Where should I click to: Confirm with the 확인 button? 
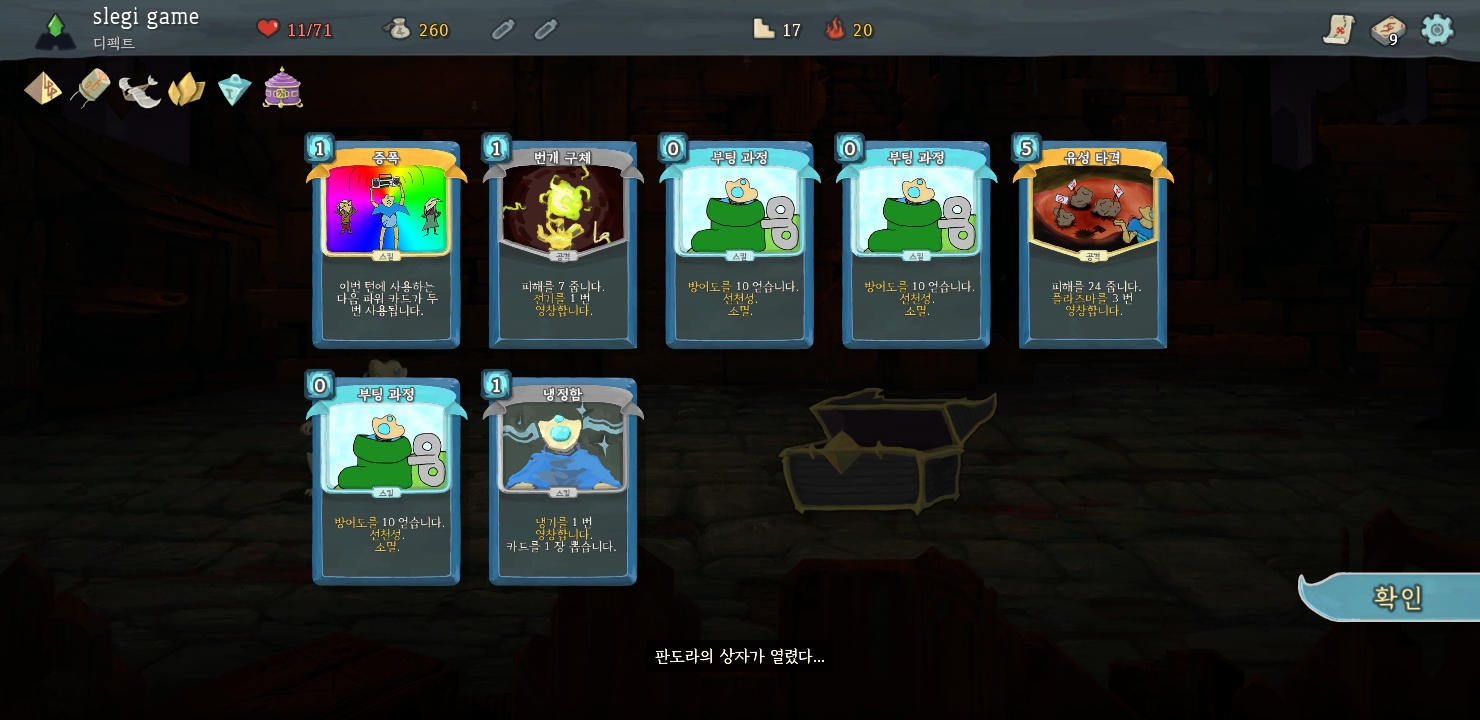(1395, 598)
